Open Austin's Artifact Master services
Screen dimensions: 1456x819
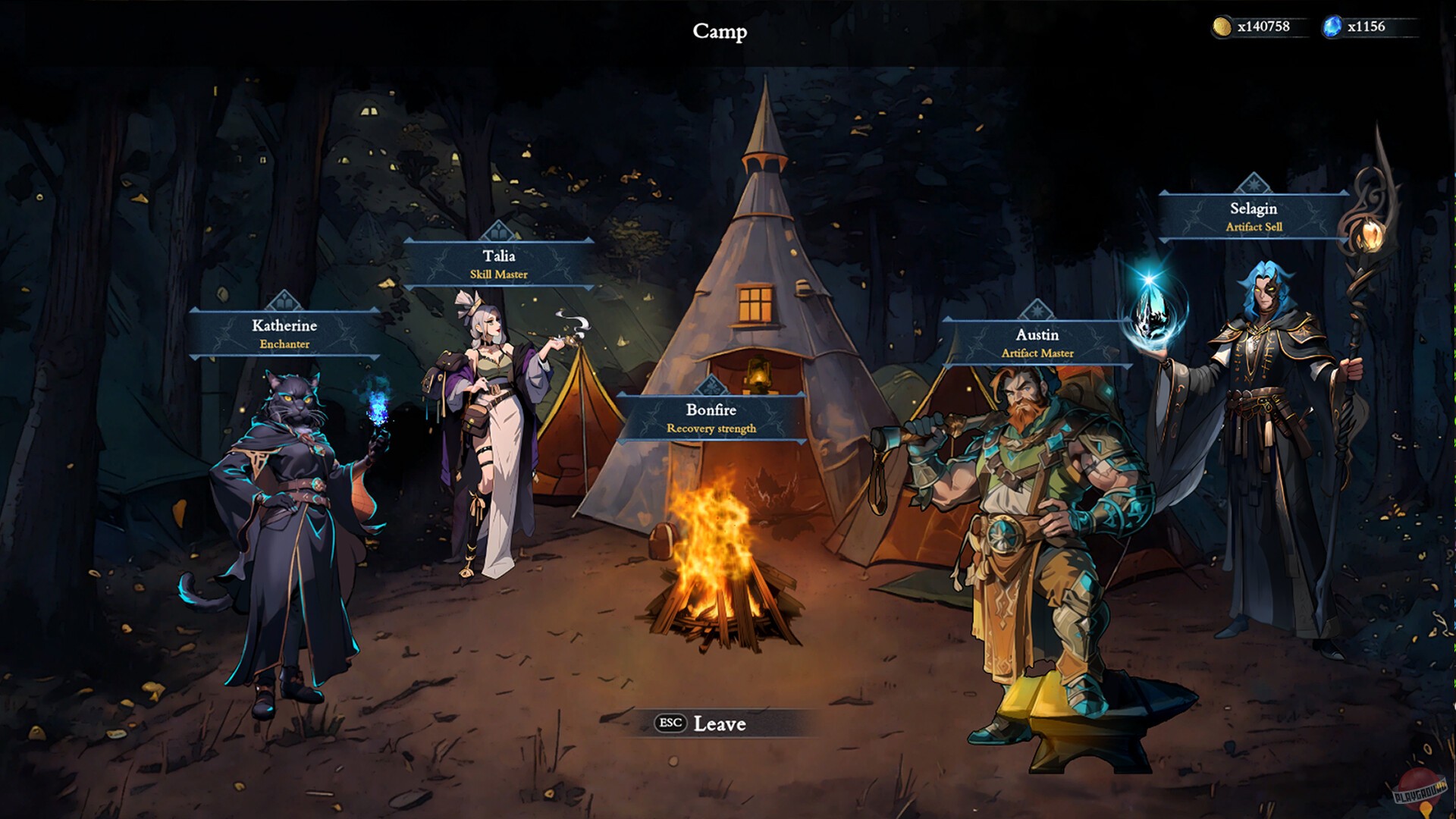(x=1039, y=343)
